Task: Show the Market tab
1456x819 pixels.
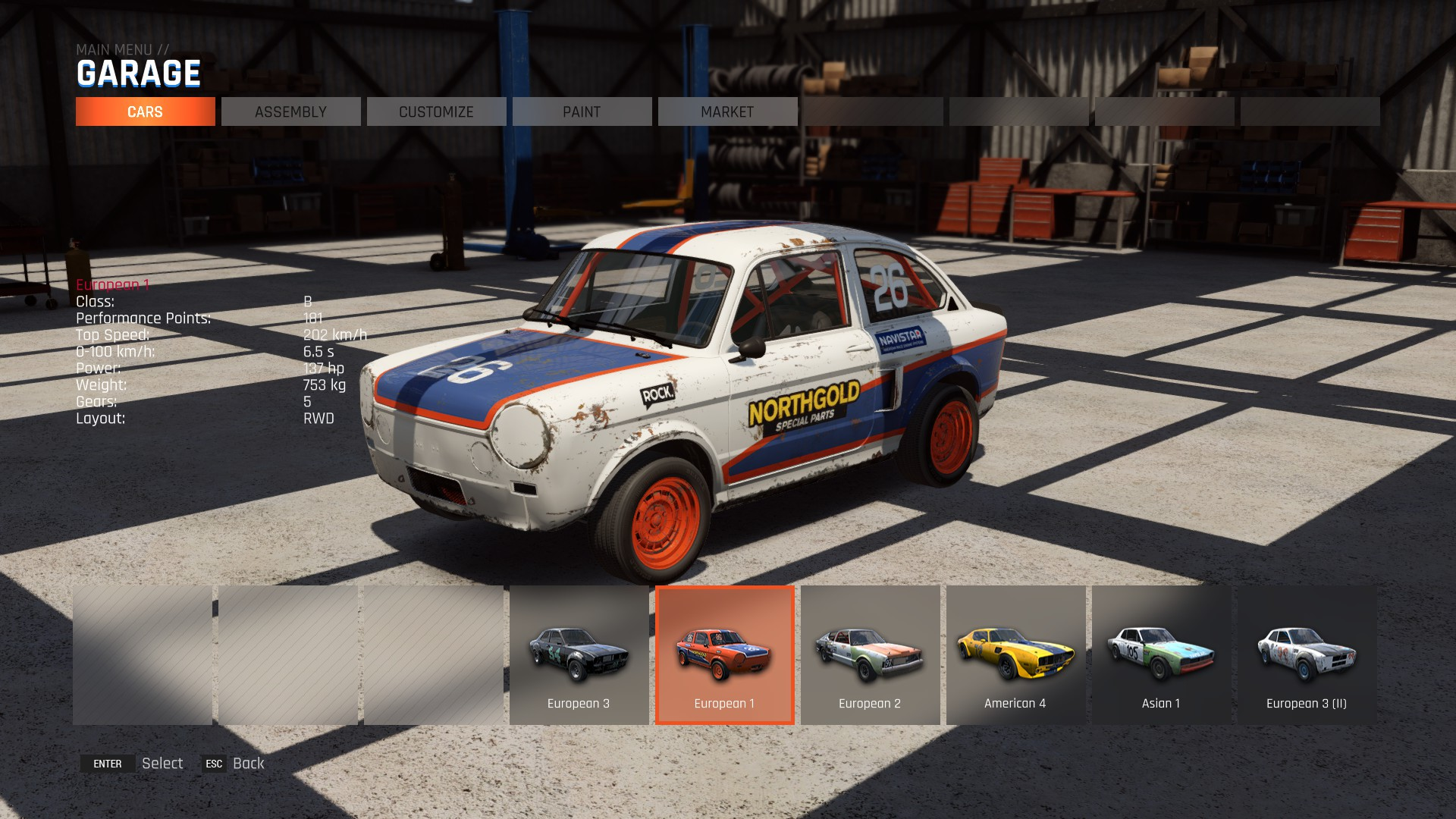Action: click(727, 111)
